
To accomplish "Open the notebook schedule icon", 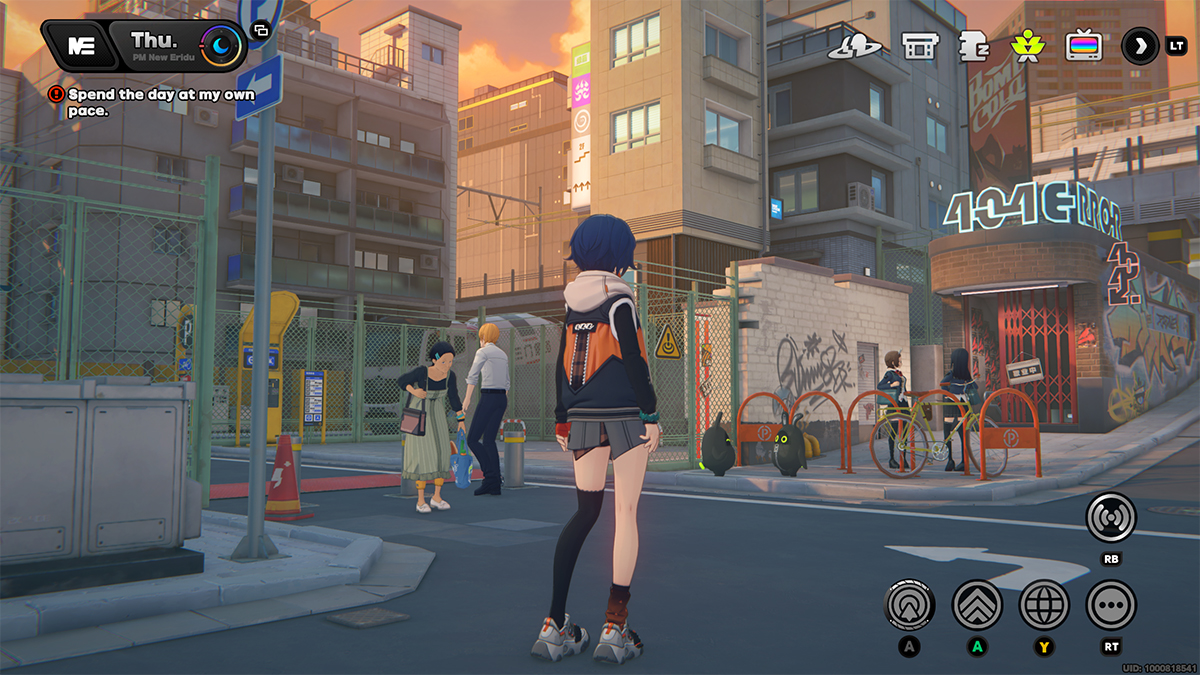I will (973, 46).
